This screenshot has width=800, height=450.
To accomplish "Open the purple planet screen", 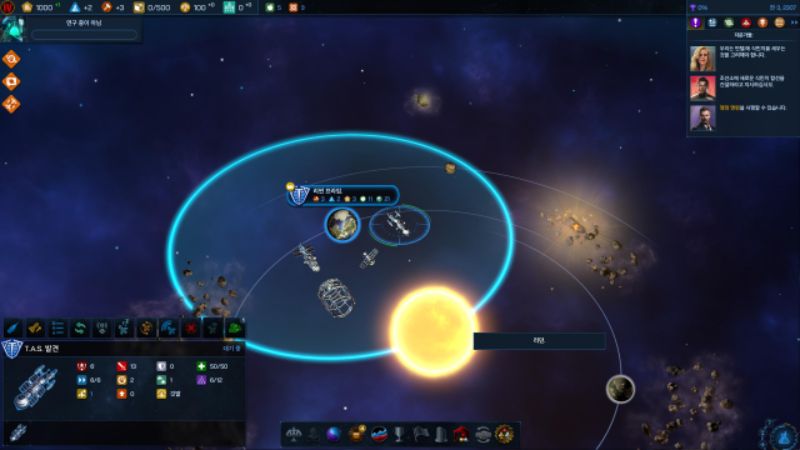I will (334, 434).
